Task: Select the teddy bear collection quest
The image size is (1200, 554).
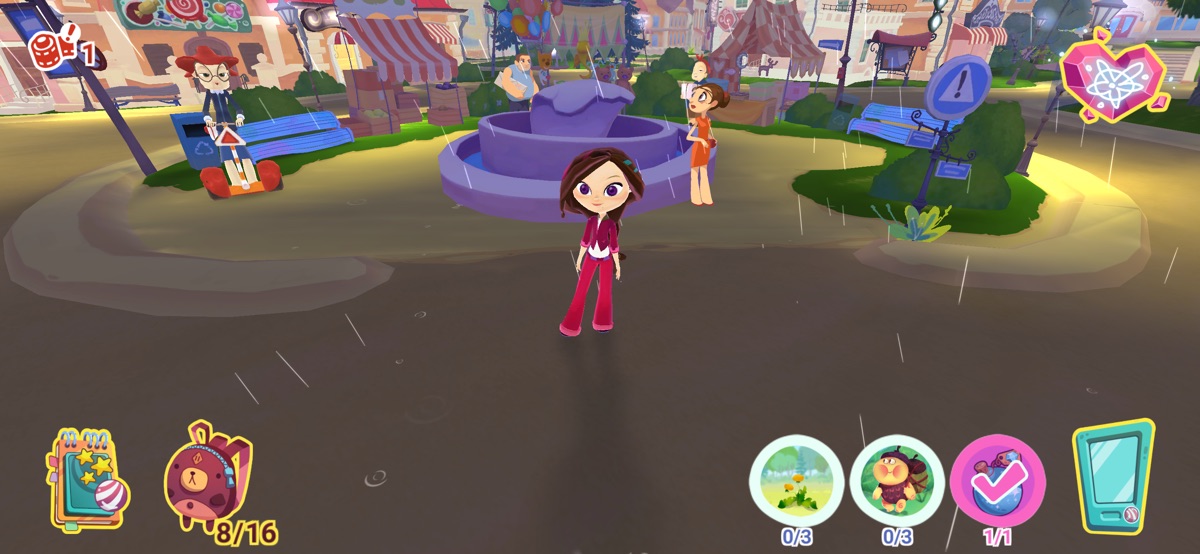Action: [x=897, y=480]
